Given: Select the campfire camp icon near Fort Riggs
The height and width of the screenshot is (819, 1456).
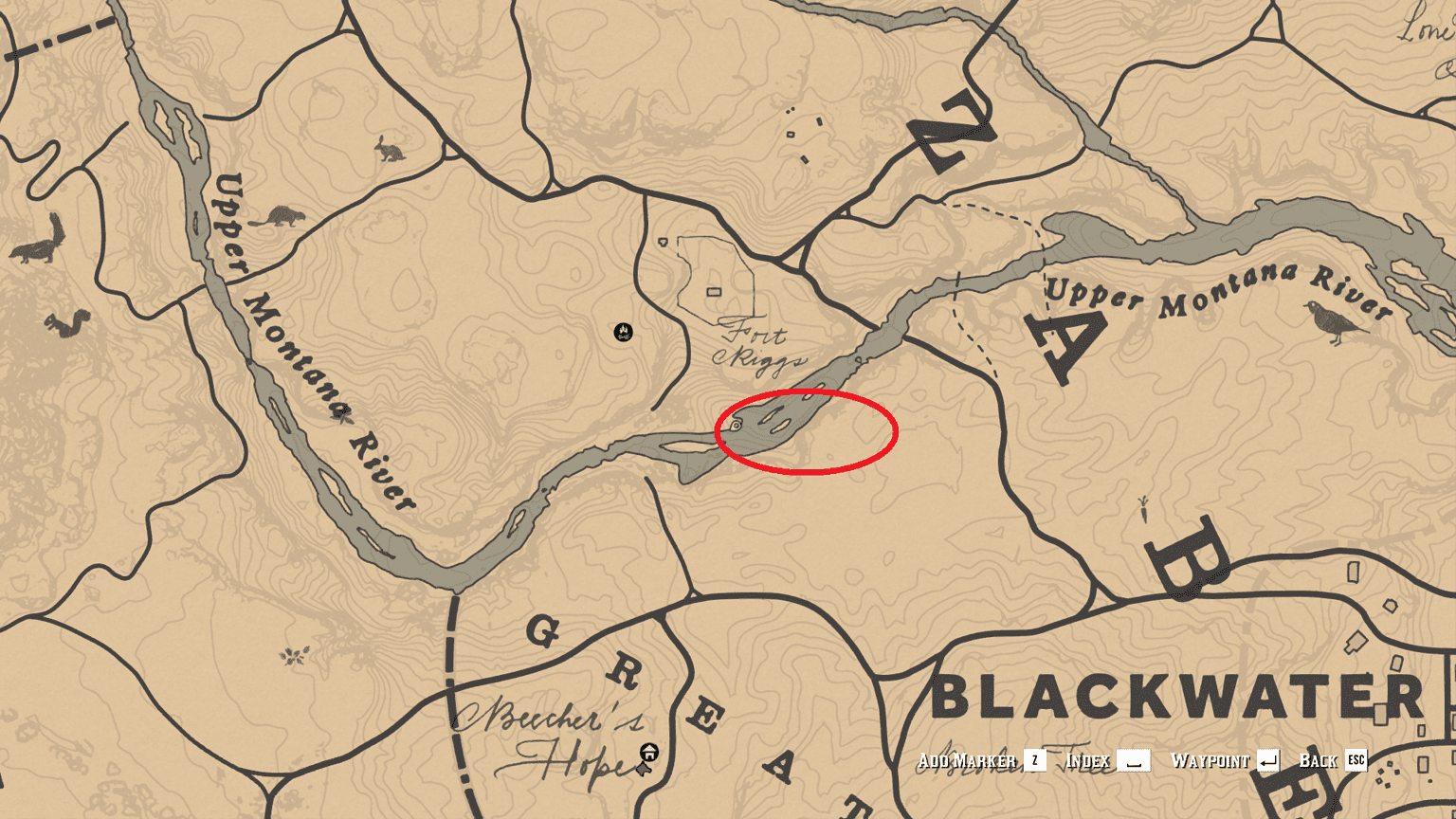Looking at the screenshot, I should (x=621, y=333).
